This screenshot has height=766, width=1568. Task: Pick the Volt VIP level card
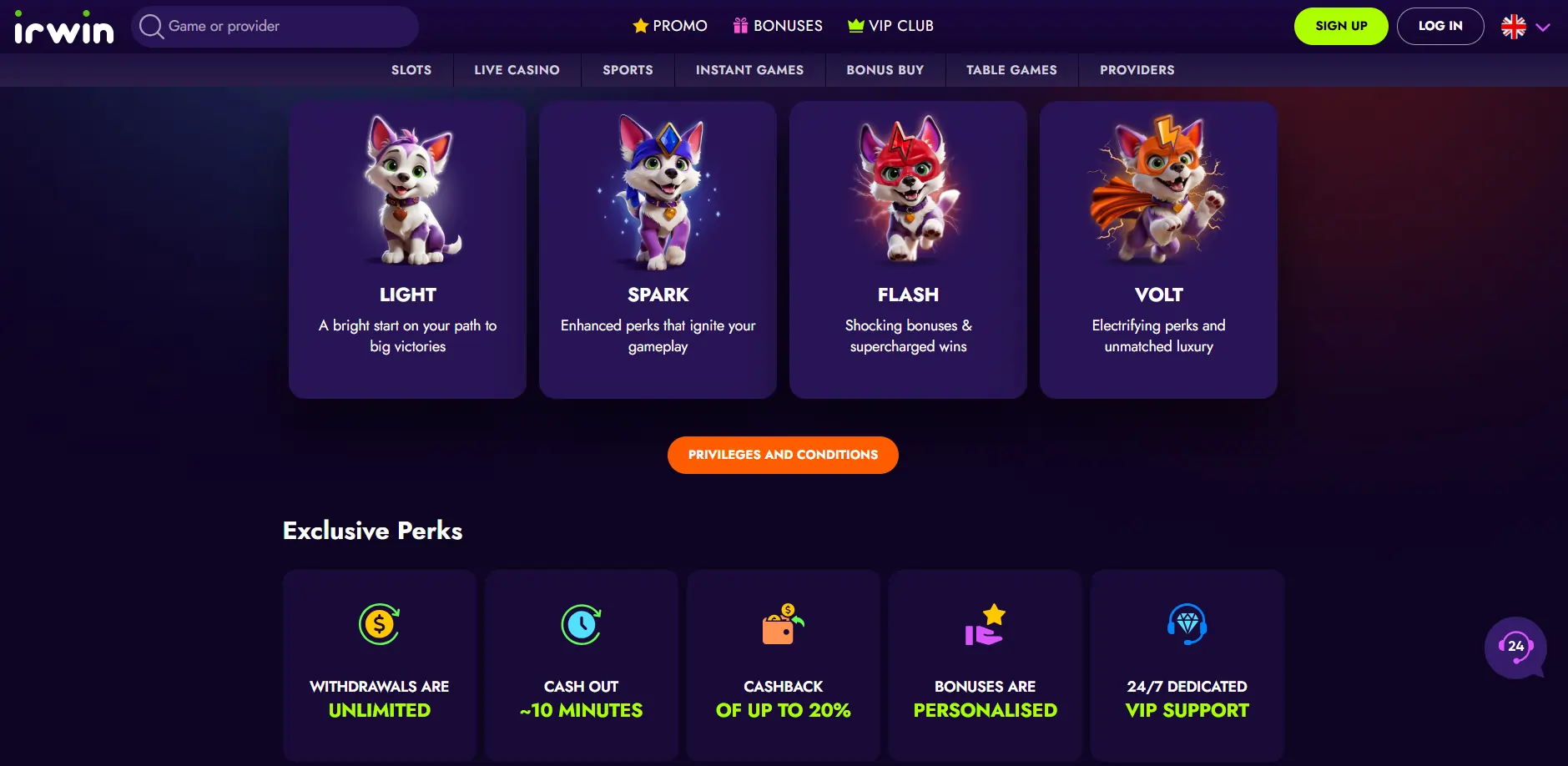[1158, 249]
